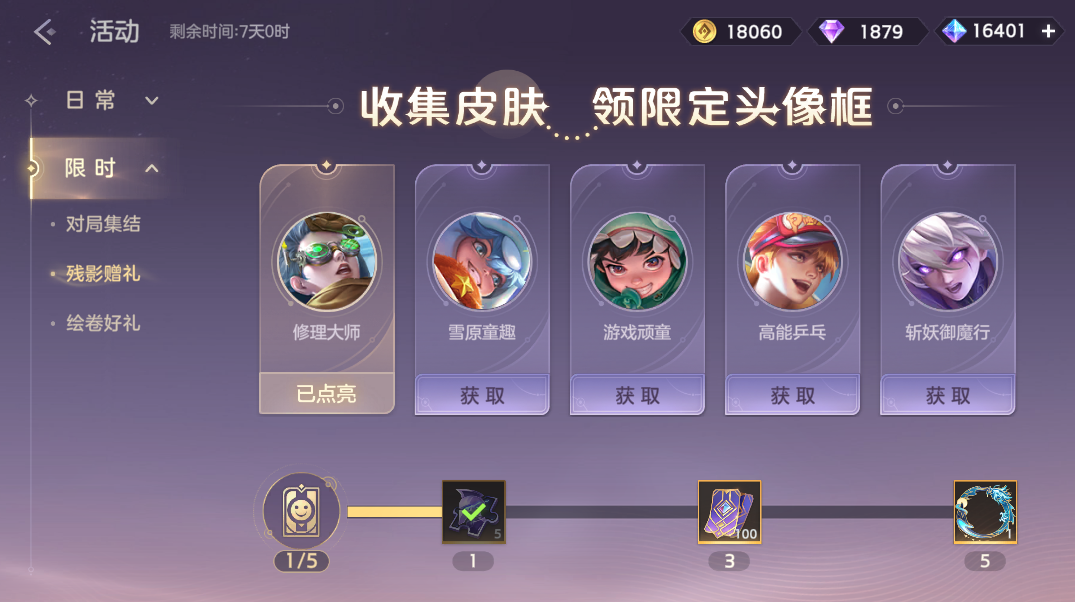Collapse the 限时 category

(152, 168)
